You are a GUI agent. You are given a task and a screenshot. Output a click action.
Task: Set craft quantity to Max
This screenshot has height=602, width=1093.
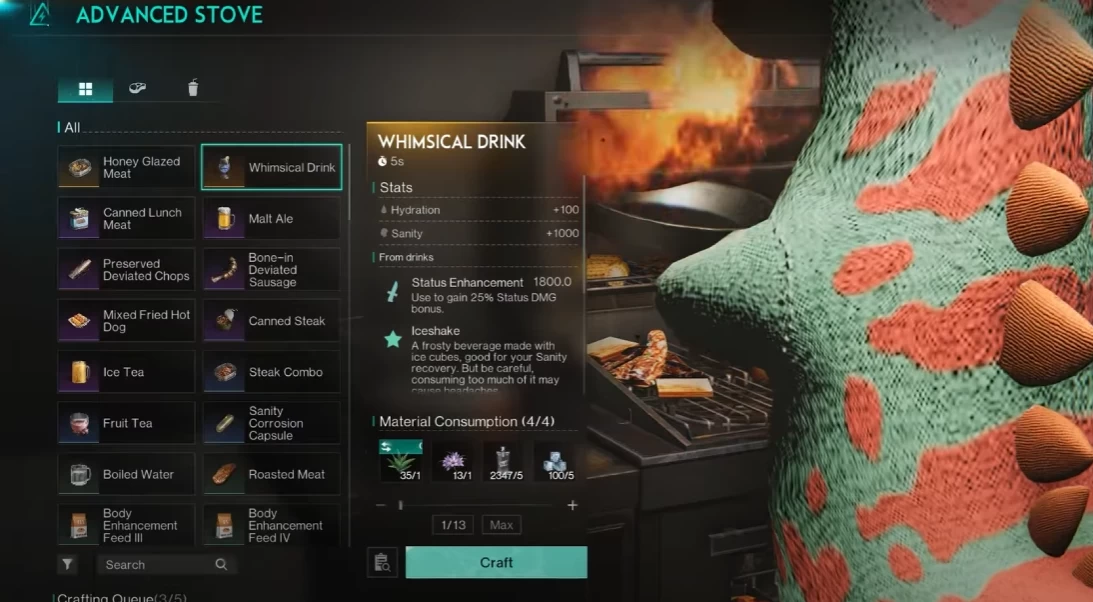click(x=501, y=525)
